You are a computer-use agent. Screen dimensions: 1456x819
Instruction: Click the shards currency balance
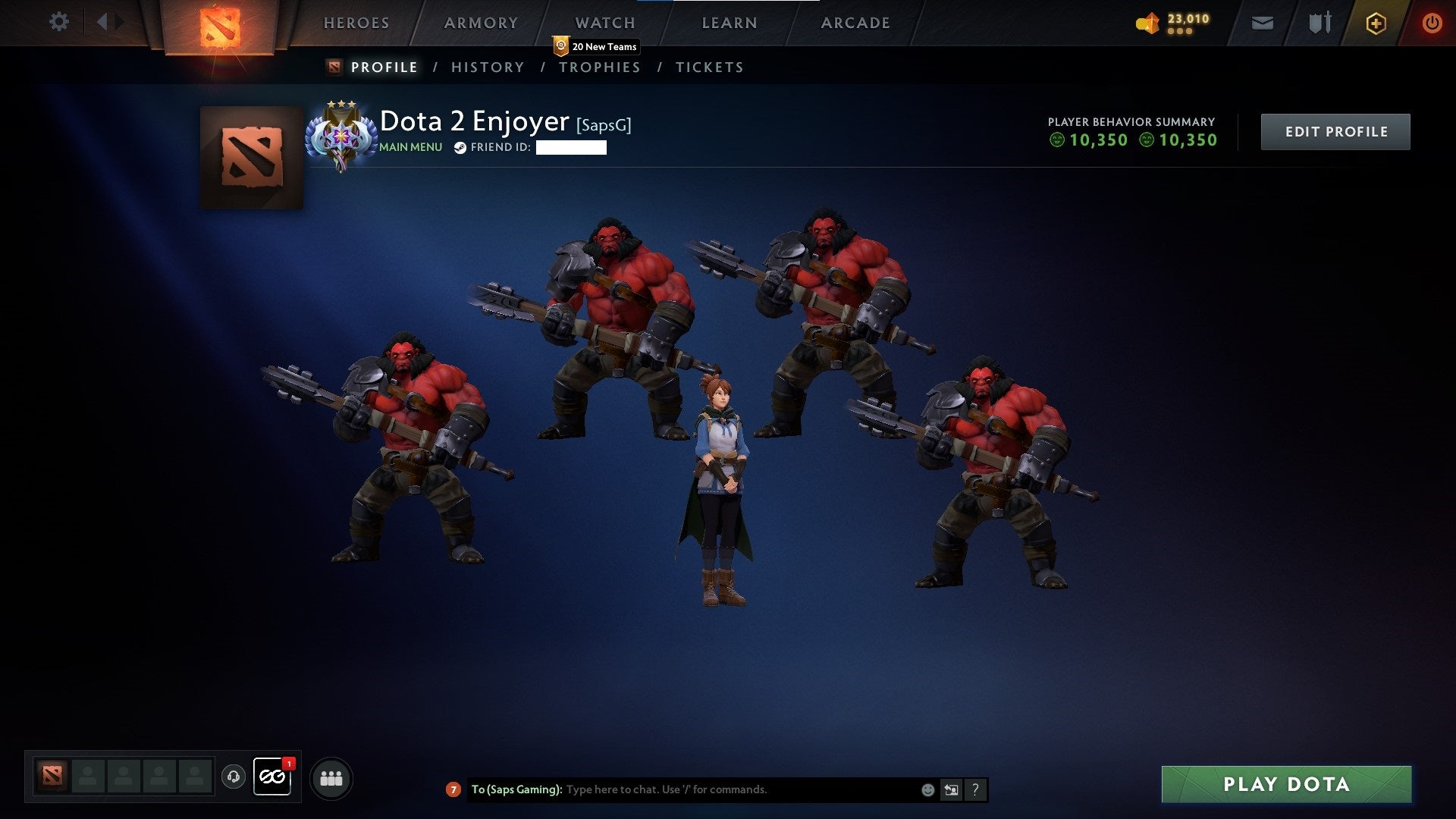[1174, 23]
